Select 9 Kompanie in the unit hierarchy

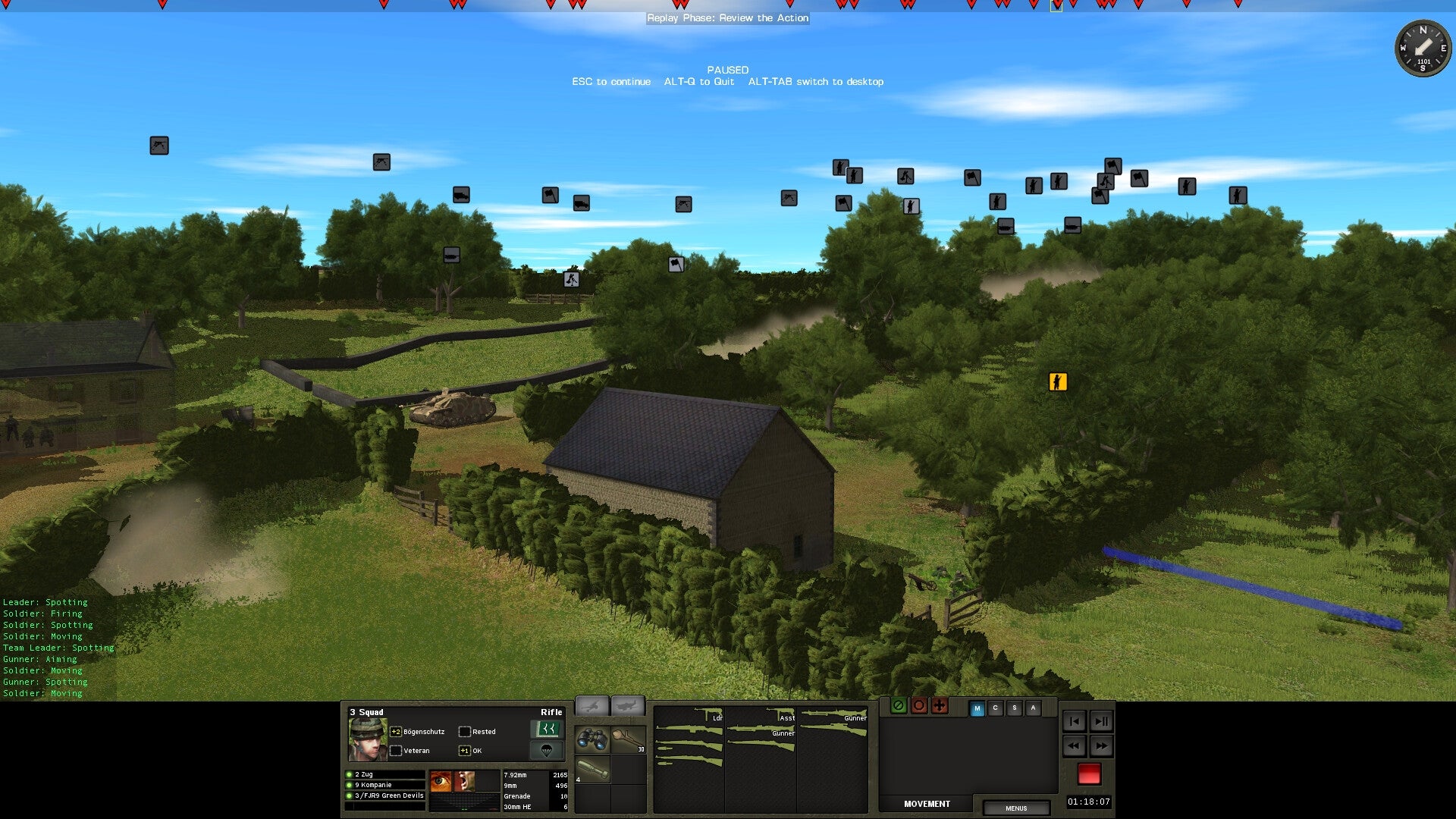click(372, 785)
